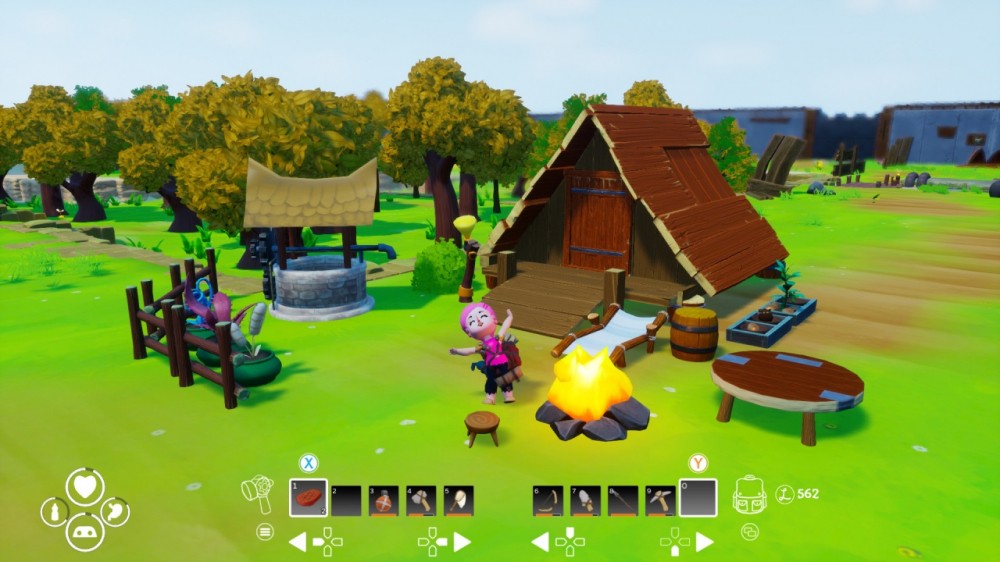Equip the stone axe from the hotbar
Image resolution: width=1000 pixels, height=562 pixels.
421,500
